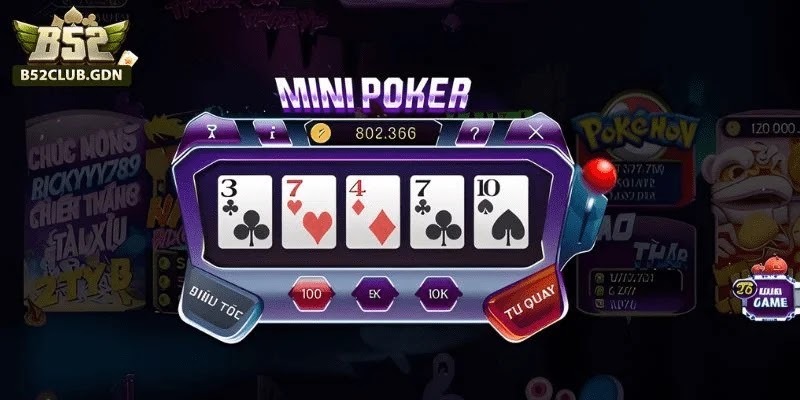Choose the 10K bet option
The height and width of the screenshot is (400, 800).
click(438, 294)
